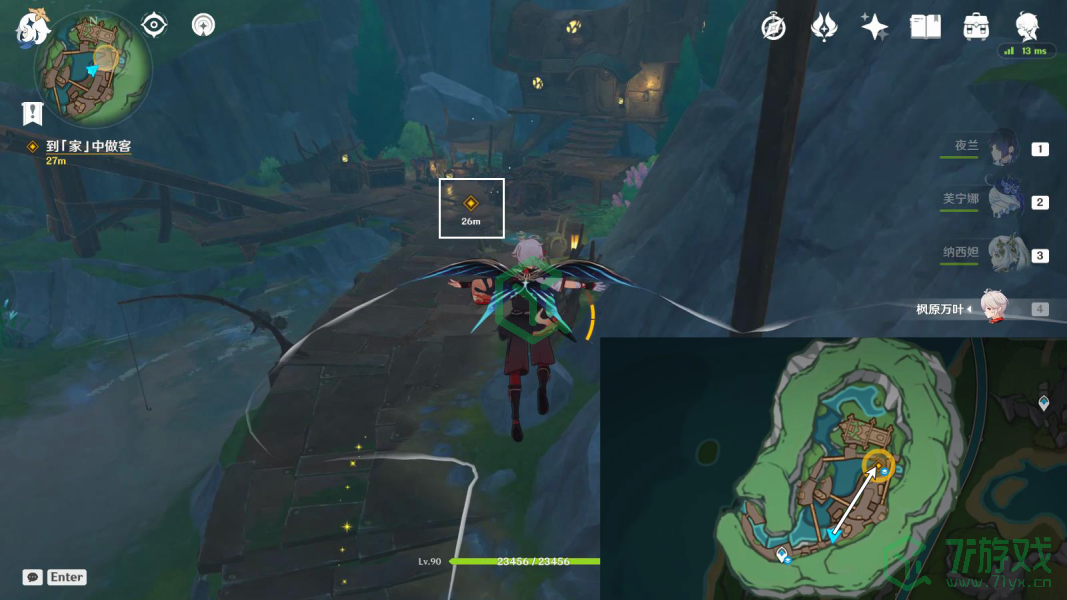1067x600 pixels.
Task: Open the character screen icon
Action: [x=1027, y=27]
